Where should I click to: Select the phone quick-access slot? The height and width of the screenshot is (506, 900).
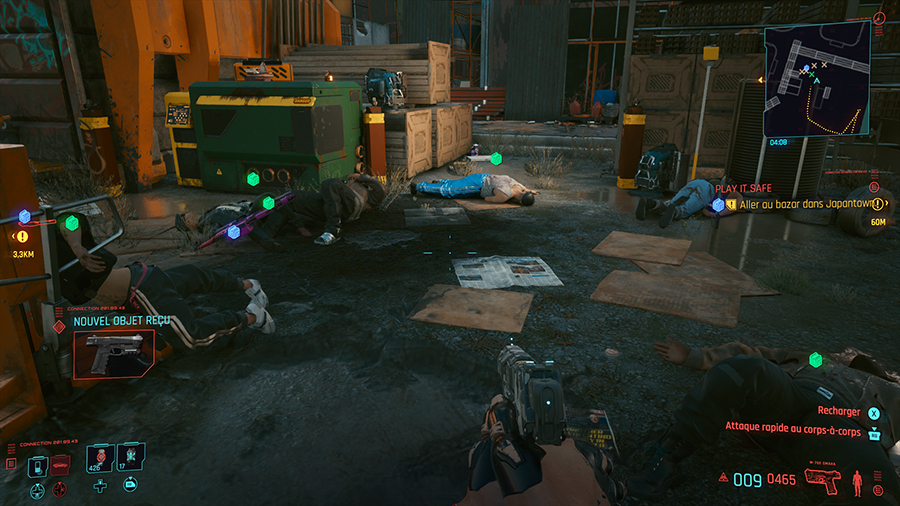tap(37, 464)
